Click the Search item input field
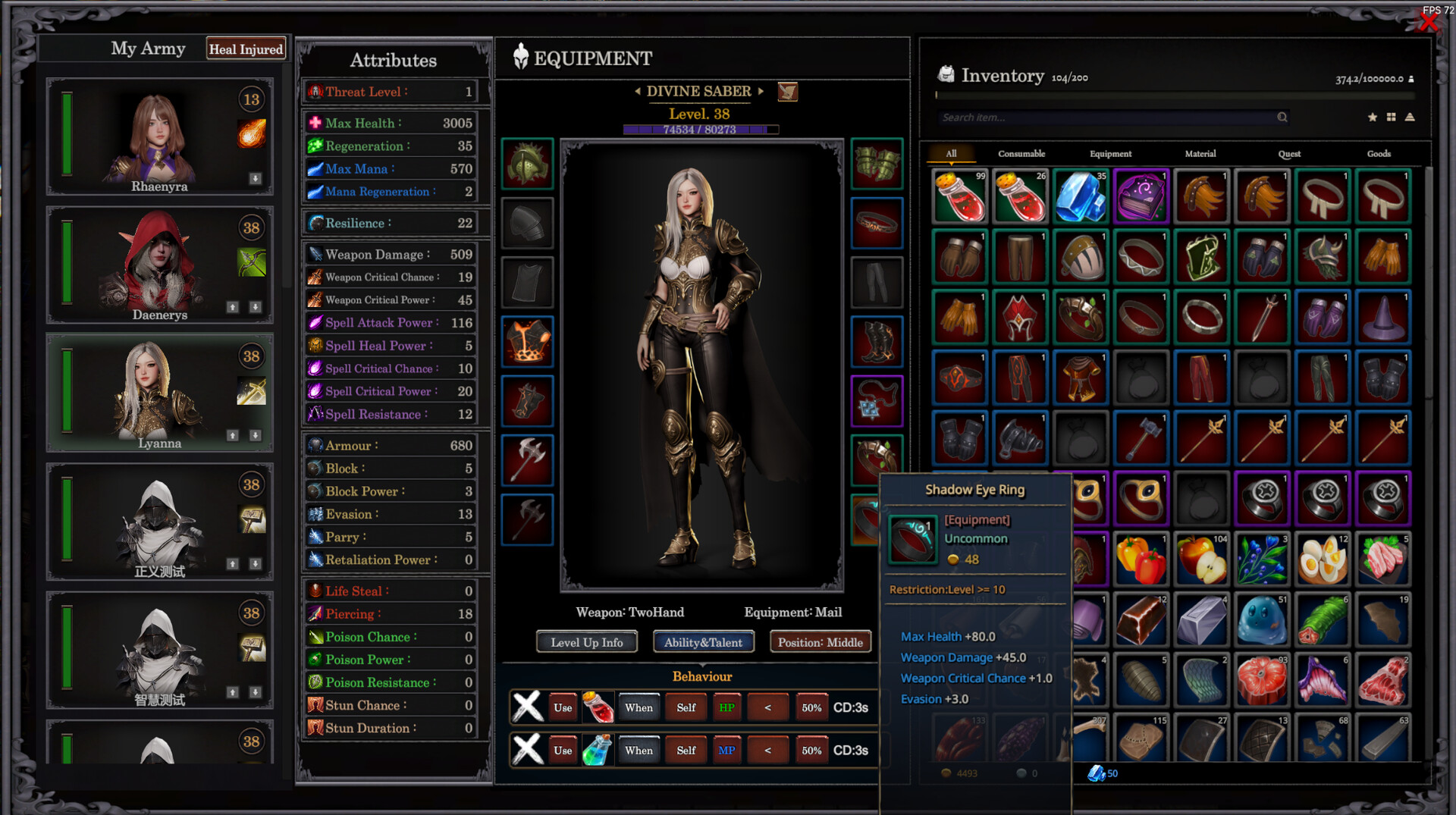1456x815 pixels. coord(1115,118)
